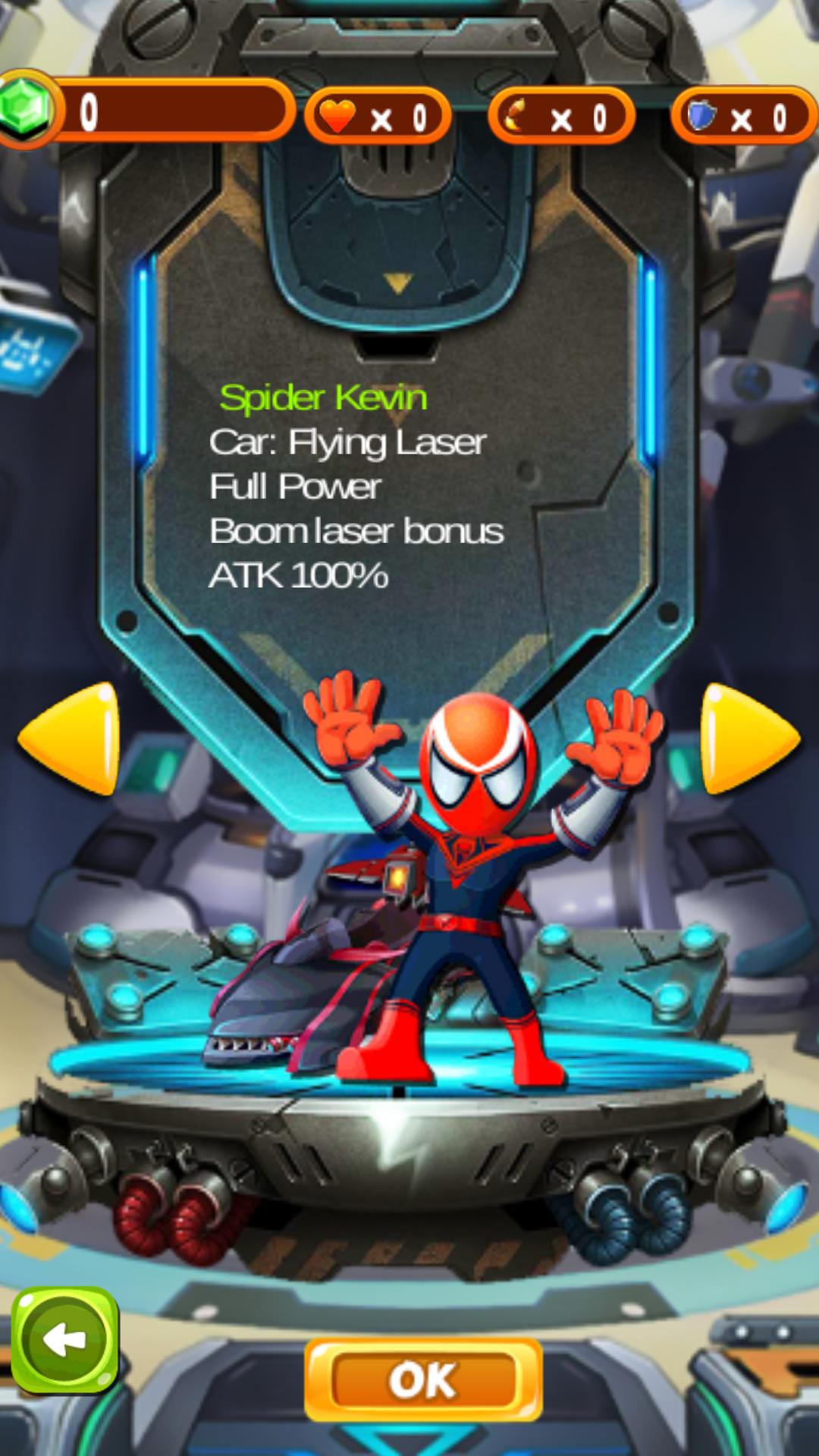Go back using the green arrow button
Viewport: 819px width, 1456px height.
[x=65, y=1340]
